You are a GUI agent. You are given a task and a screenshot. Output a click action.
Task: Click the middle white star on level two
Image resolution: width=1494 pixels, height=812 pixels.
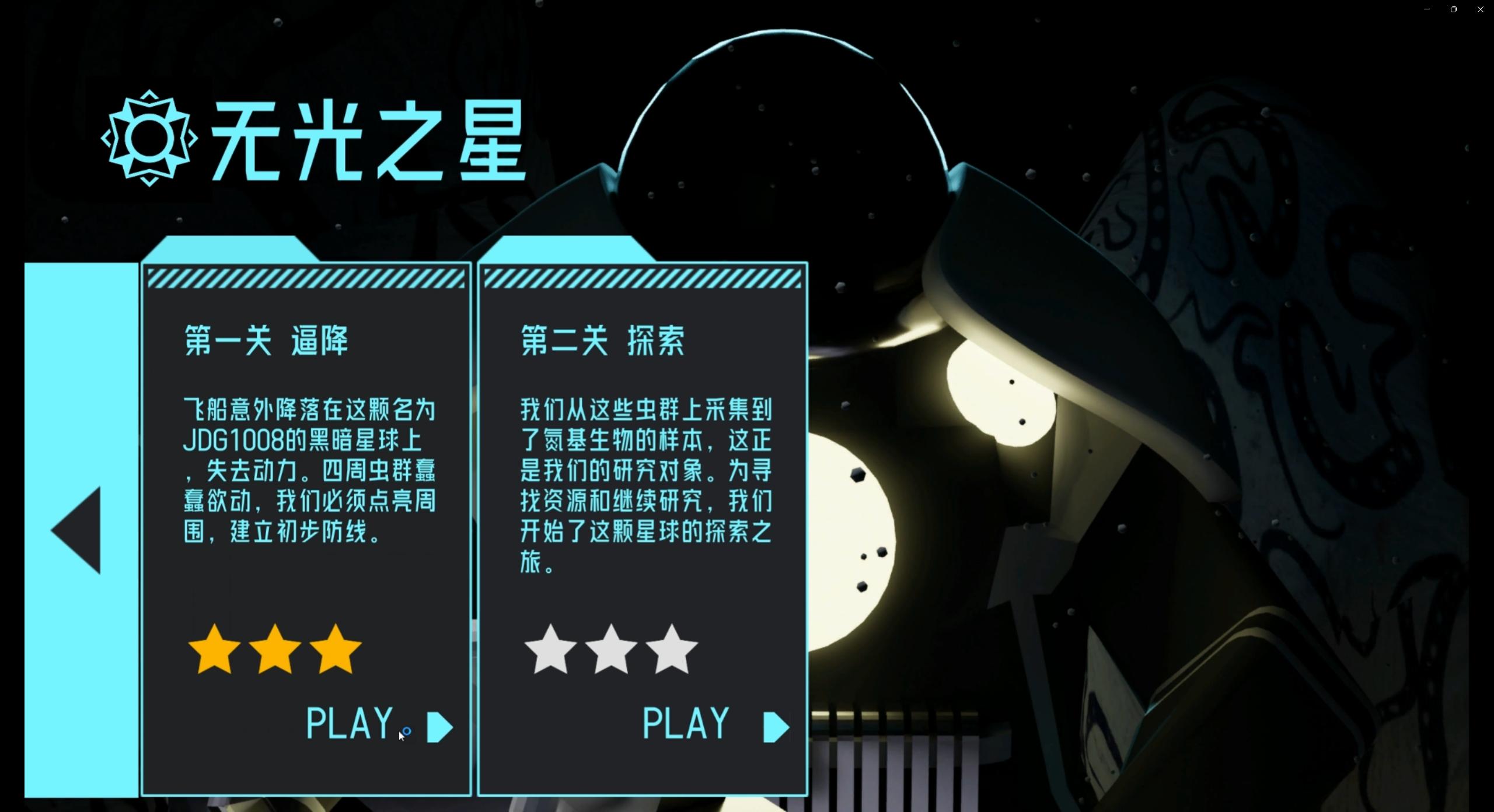612,650
